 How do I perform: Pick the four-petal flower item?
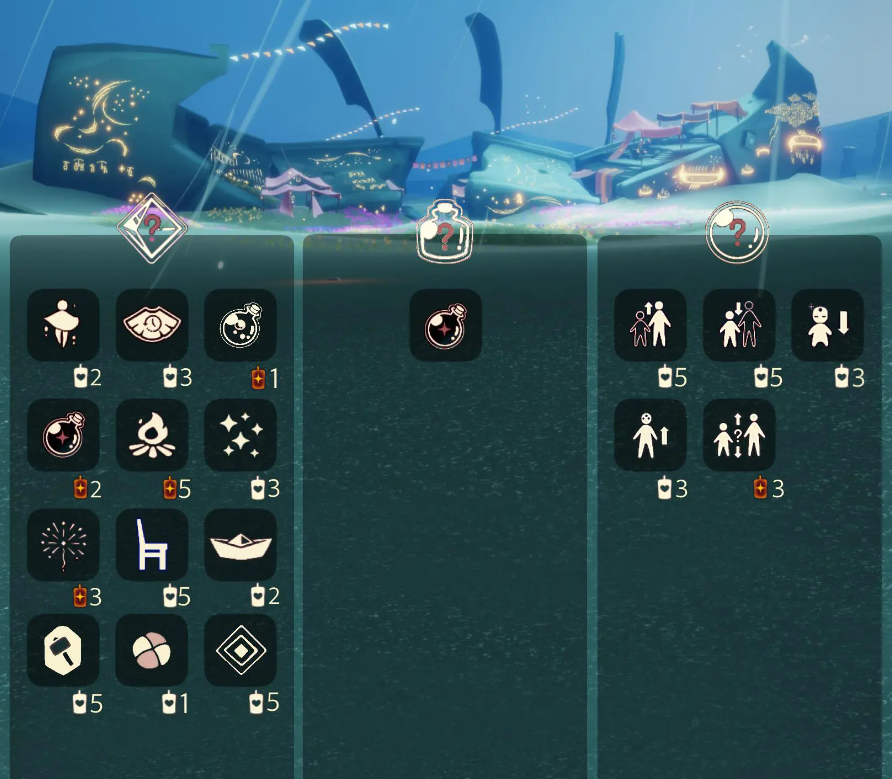click(x=152, y=650)
